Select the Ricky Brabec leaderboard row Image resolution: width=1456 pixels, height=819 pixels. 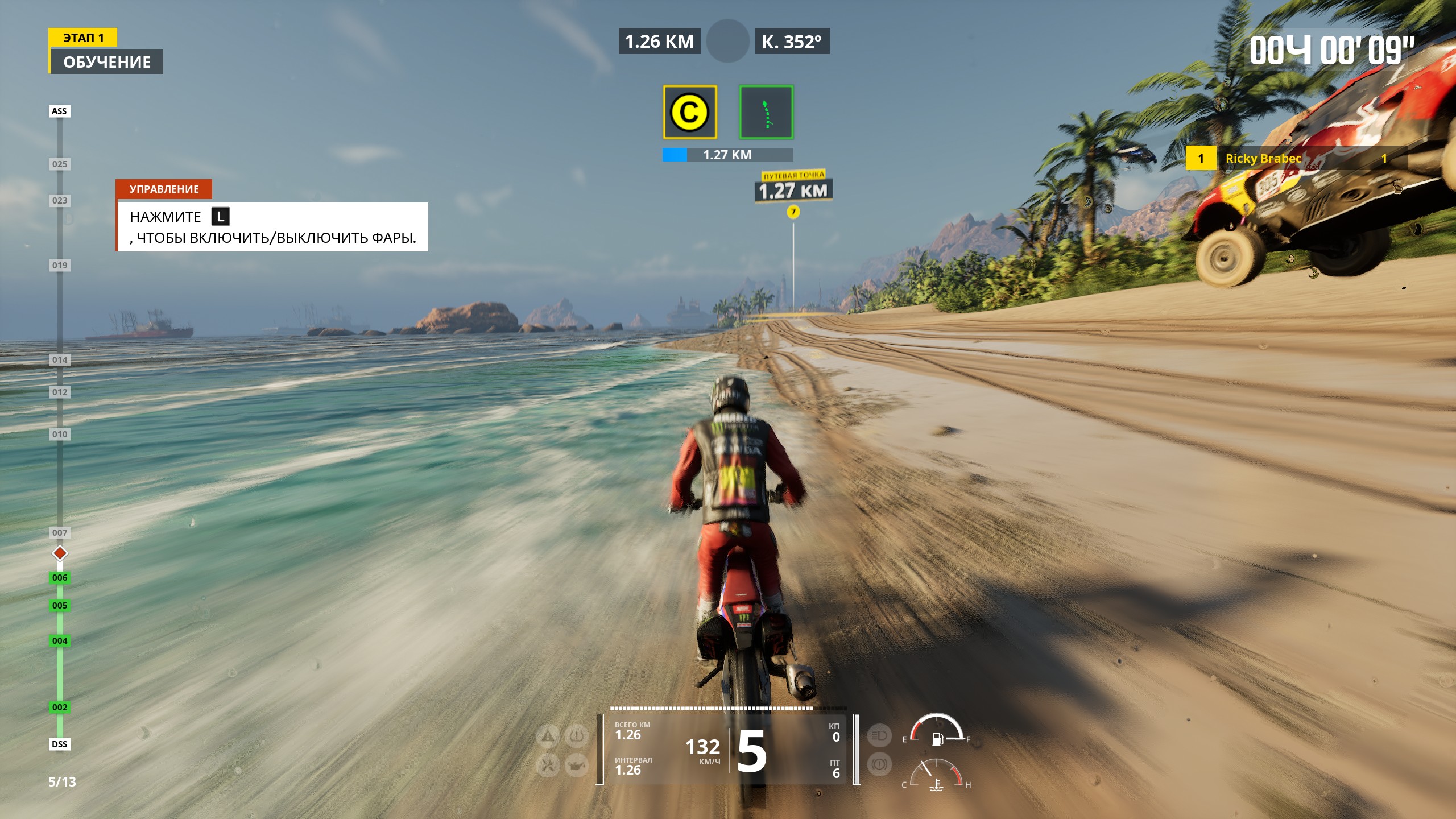1296,159
